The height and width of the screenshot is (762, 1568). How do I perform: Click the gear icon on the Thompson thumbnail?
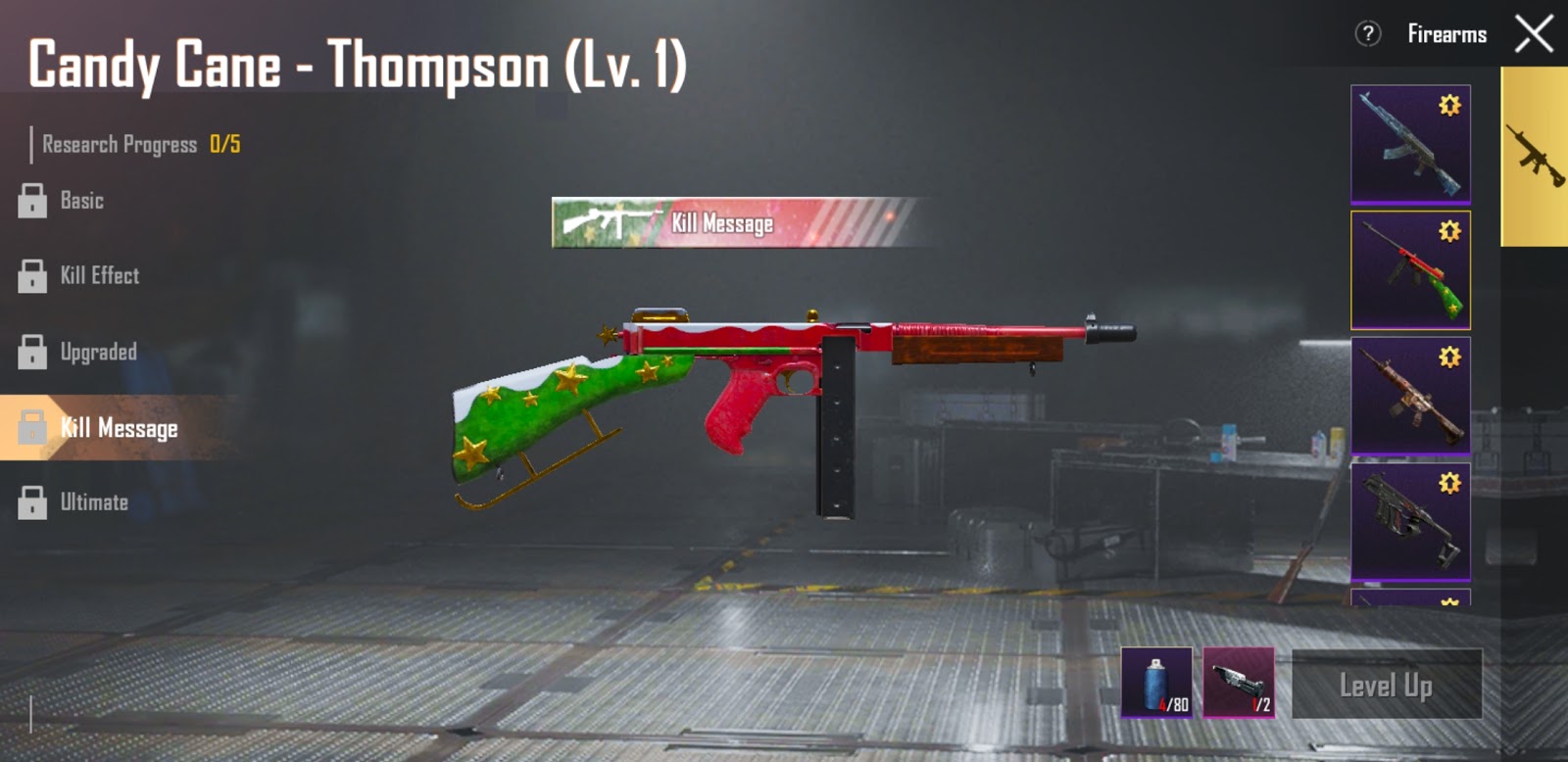point(1448,232)
